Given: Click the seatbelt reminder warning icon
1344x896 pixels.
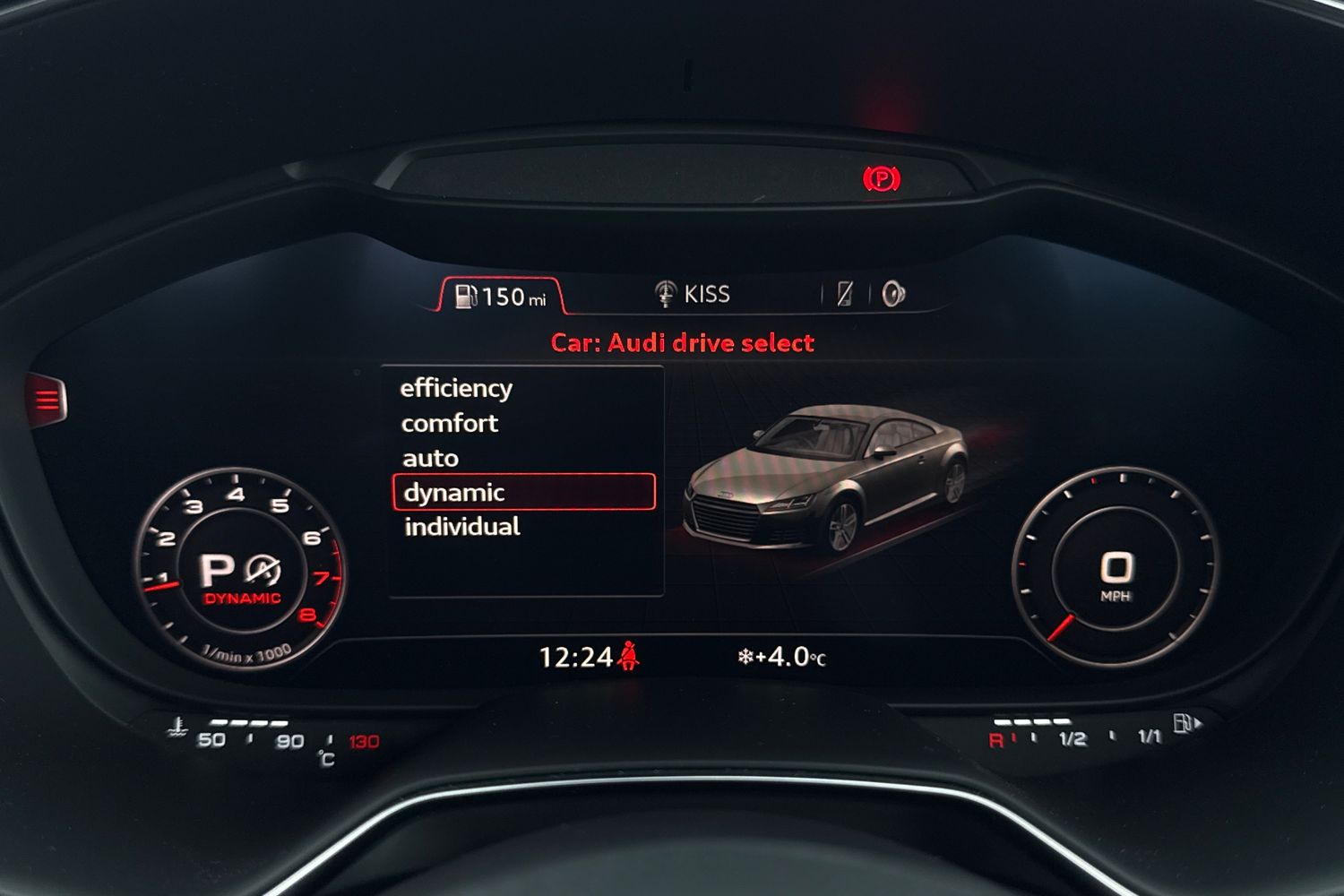Looking at the screenshot, I should tap(628, 653).
